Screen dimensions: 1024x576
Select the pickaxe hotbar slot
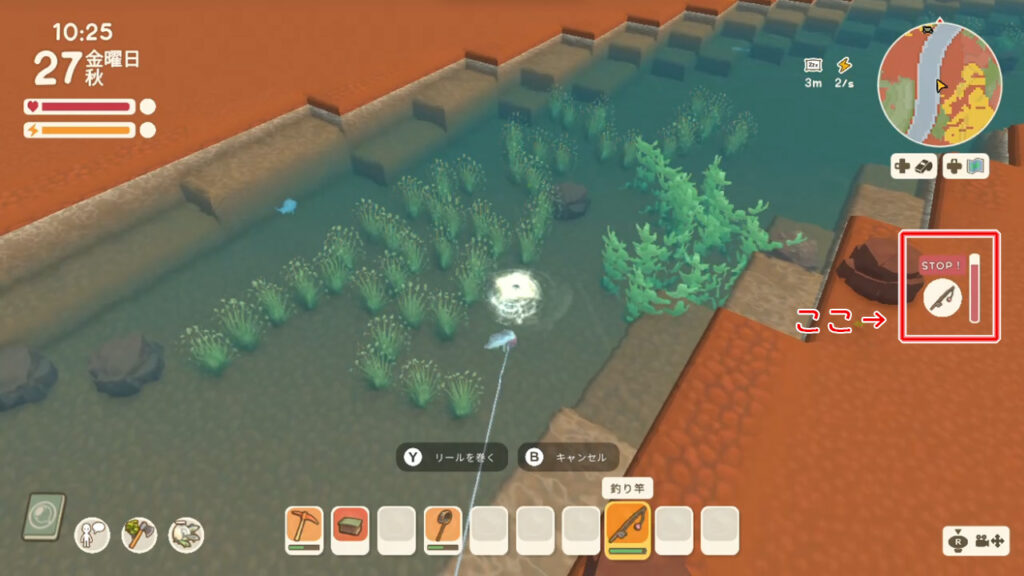click(303, 529)
